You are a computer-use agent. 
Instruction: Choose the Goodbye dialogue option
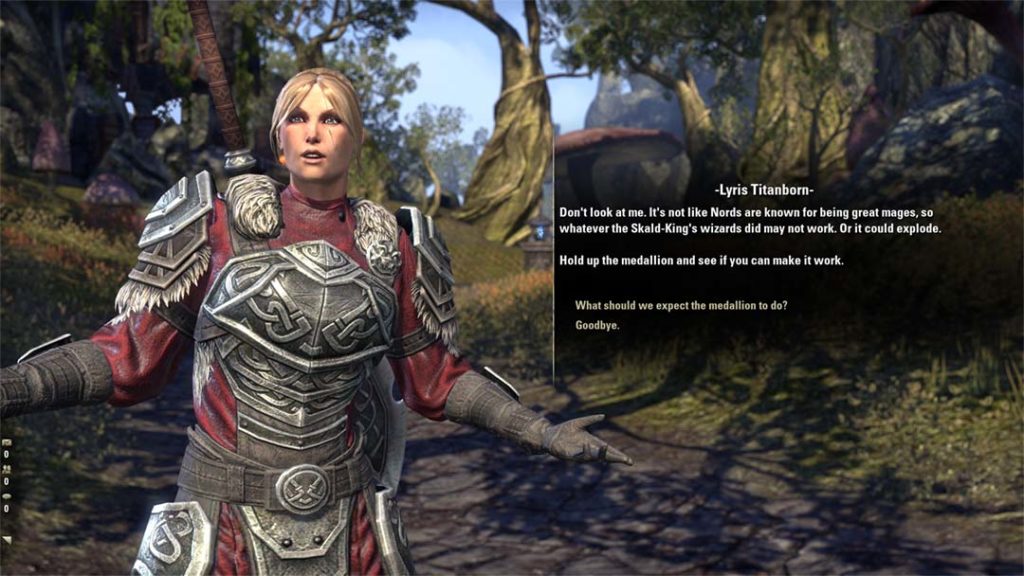(597, 326)
